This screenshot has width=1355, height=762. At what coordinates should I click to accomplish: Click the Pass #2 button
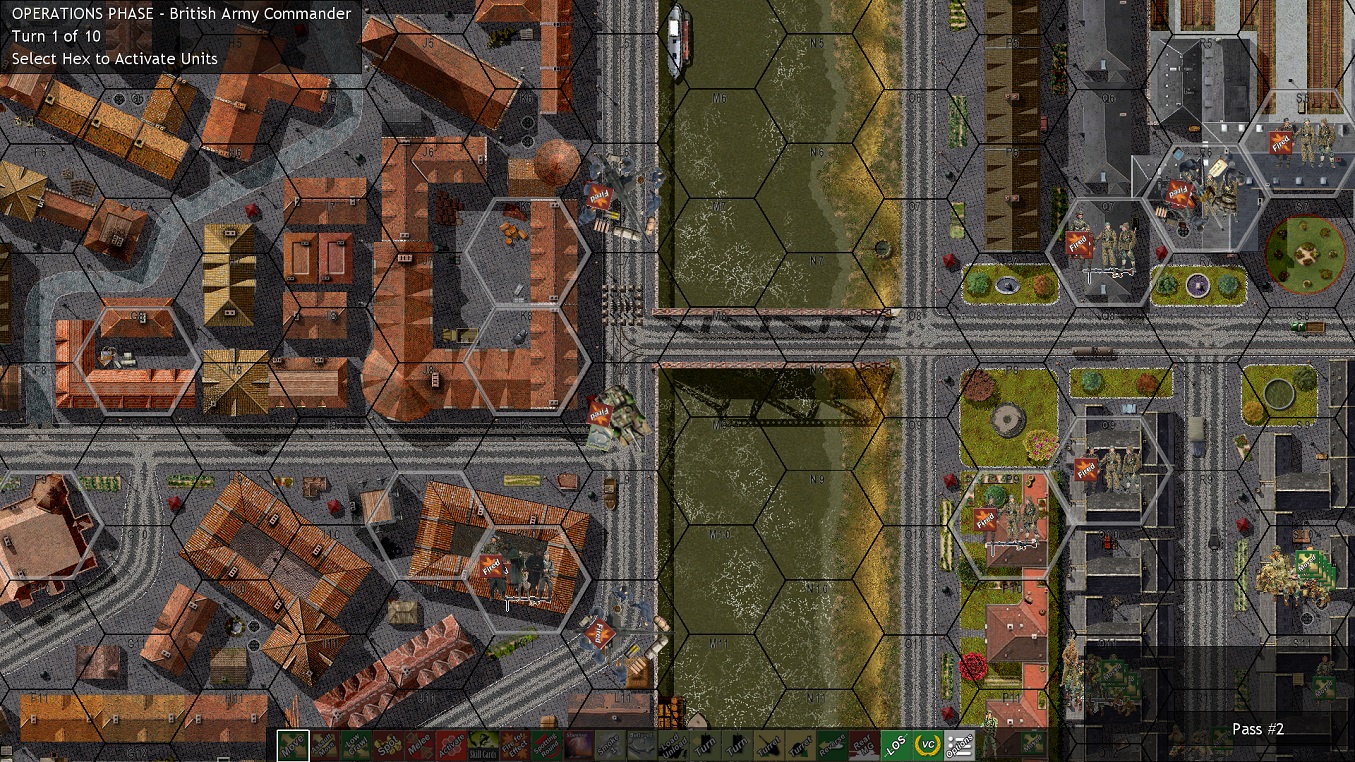[x=1258, y=731]
